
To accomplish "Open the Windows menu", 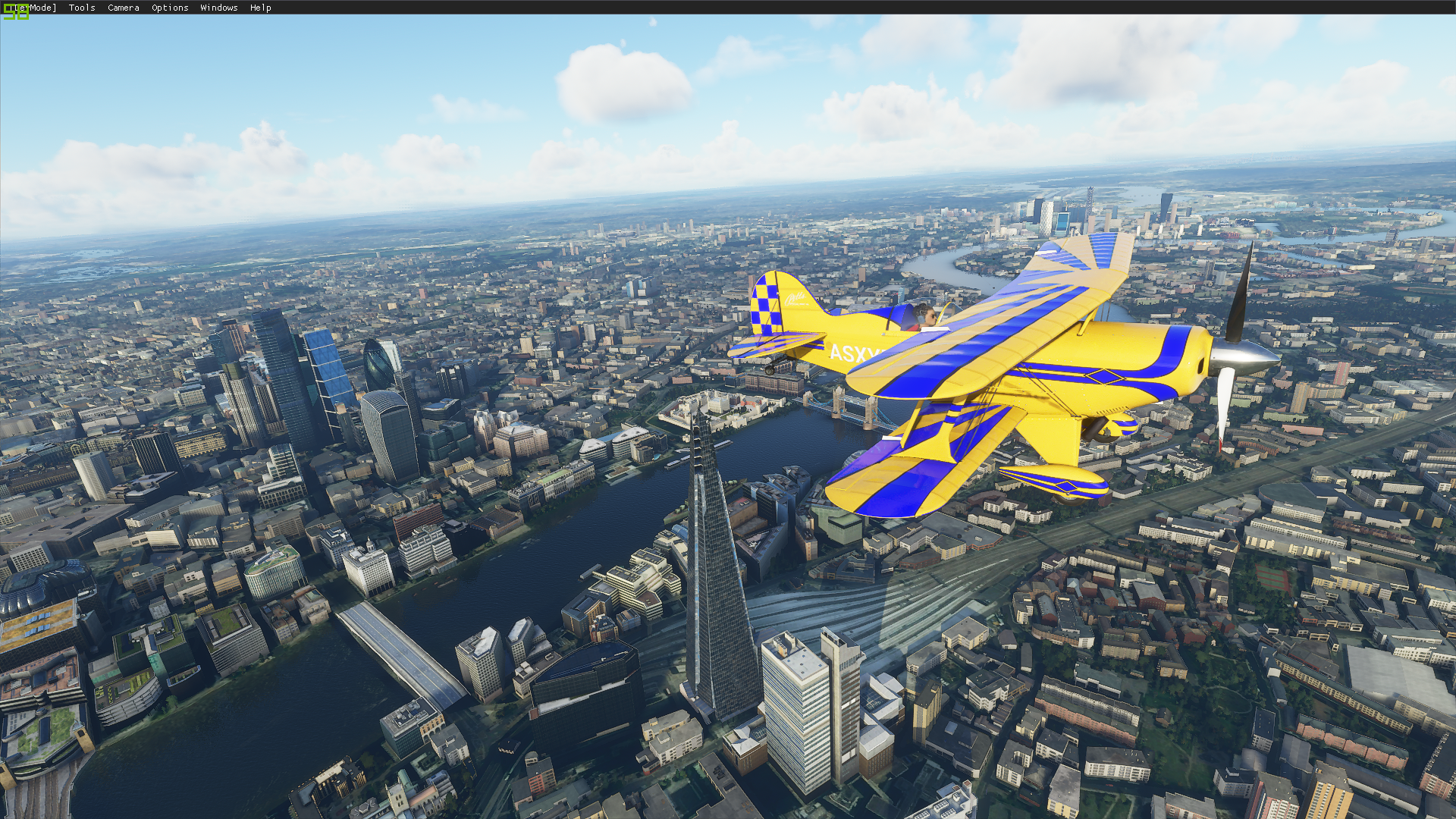I will pyautogui.click(x=219, y=8).
